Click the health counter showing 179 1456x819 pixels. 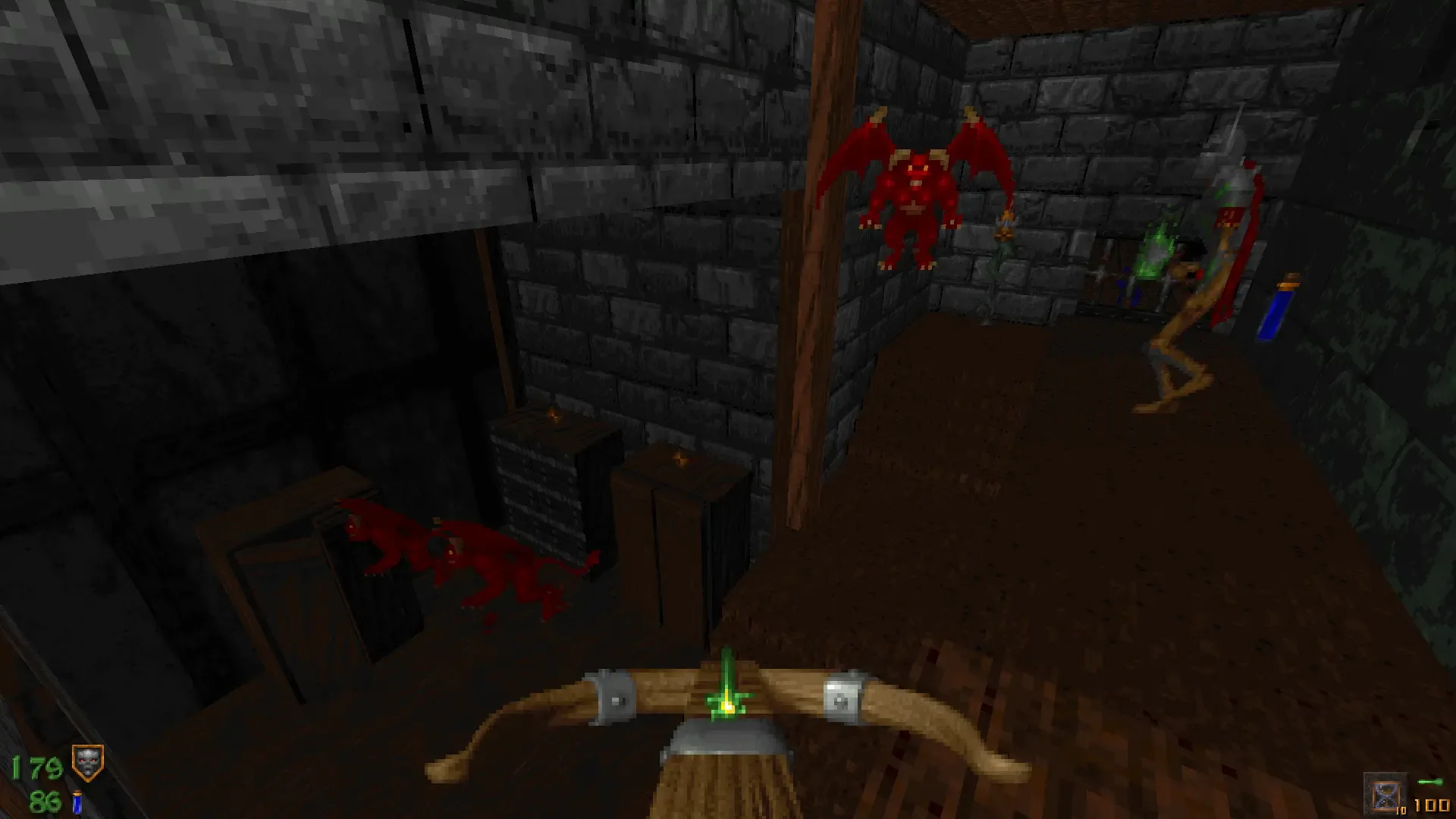tap(36, 767)
